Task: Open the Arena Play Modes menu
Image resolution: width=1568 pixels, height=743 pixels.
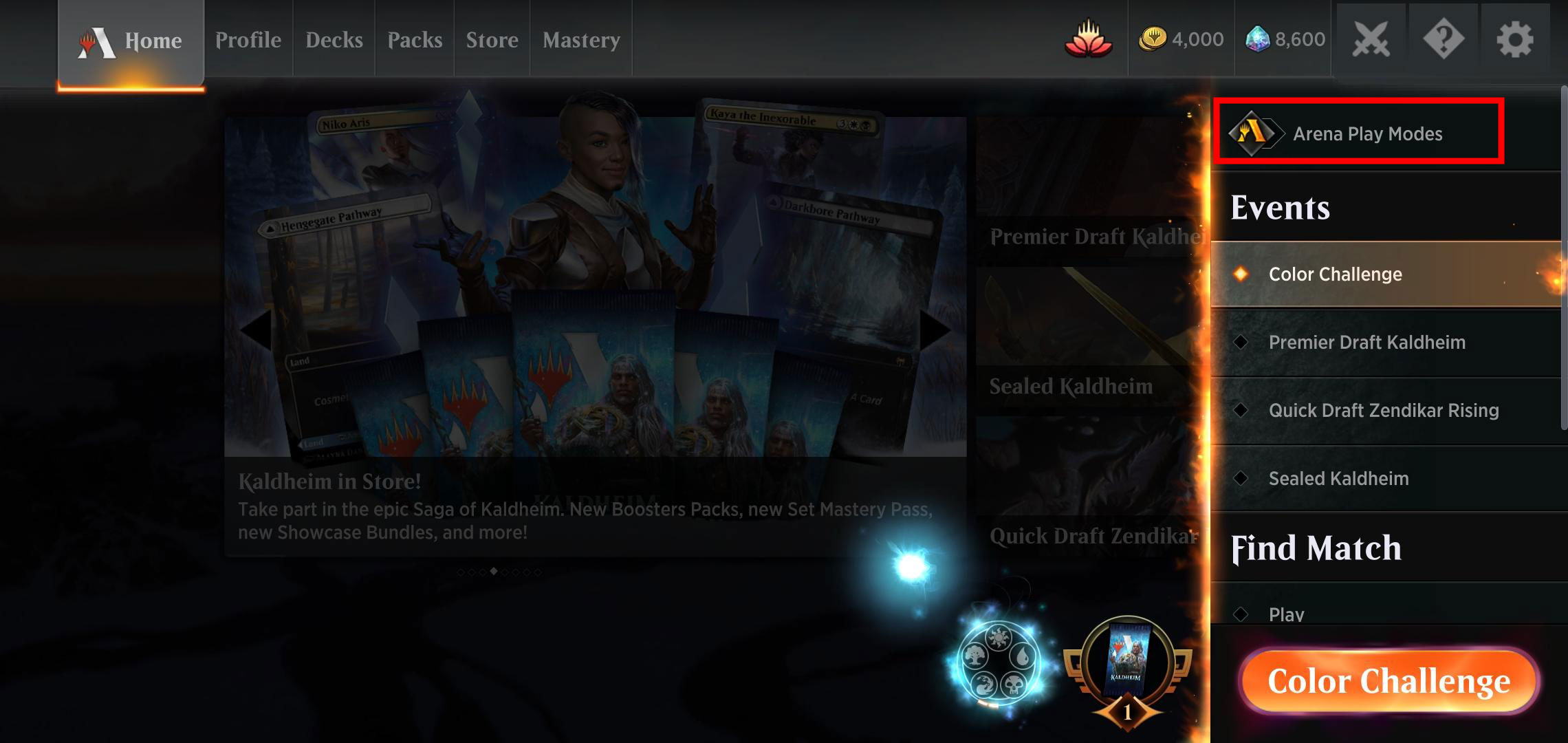Action: [x=1358, y=134]
